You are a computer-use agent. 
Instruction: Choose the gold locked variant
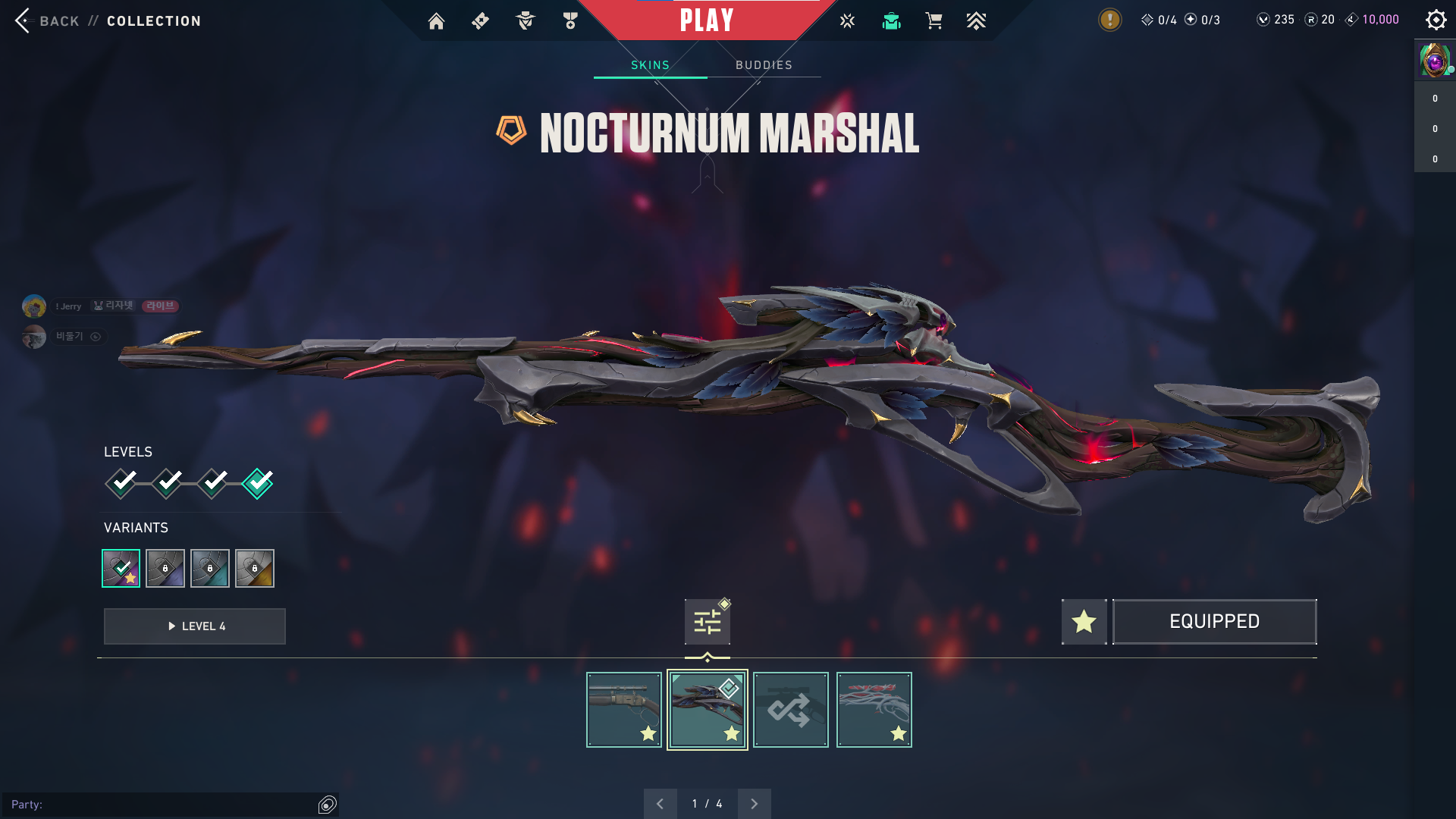255,568
